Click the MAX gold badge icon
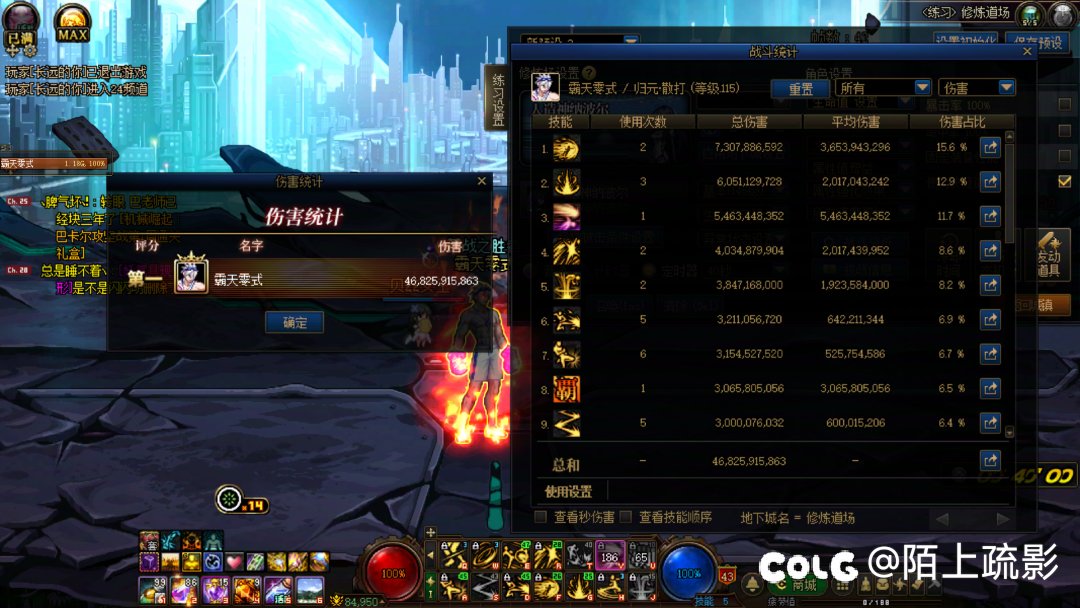The height and width of the screenshot is (608, 1080). pyautogui.click(x=72, y=22)
